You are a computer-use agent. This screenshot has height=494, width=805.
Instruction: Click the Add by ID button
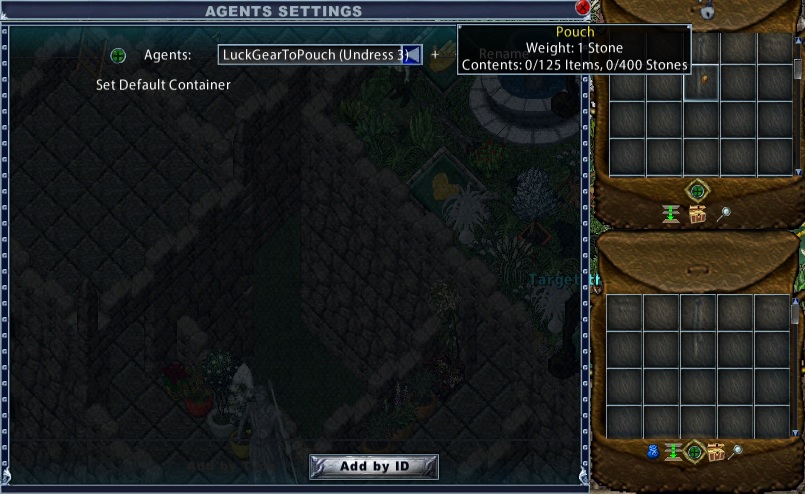pyautogui.click(x=374, y=466)
